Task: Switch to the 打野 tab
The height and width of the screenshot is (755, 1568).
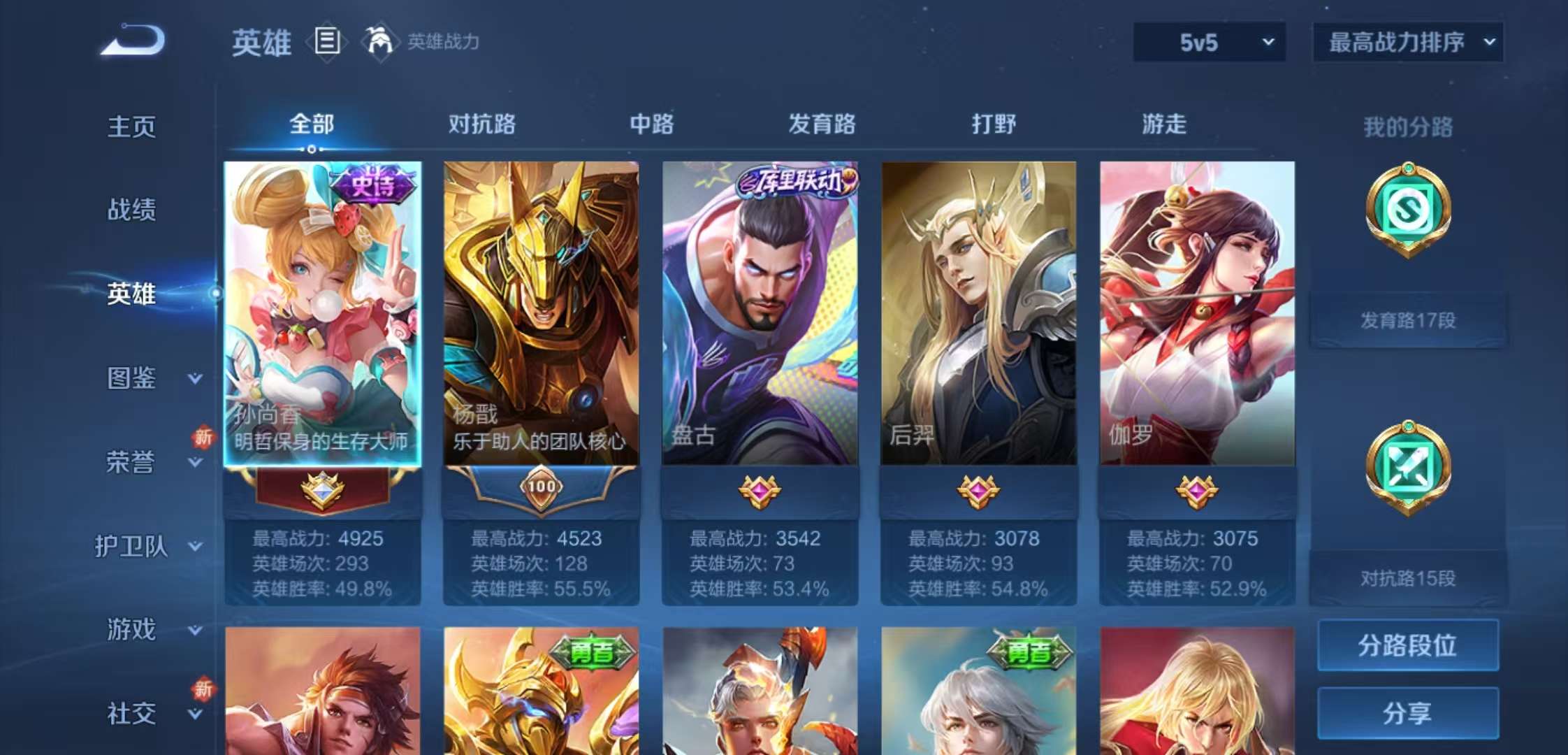Action: click(993, 124)
